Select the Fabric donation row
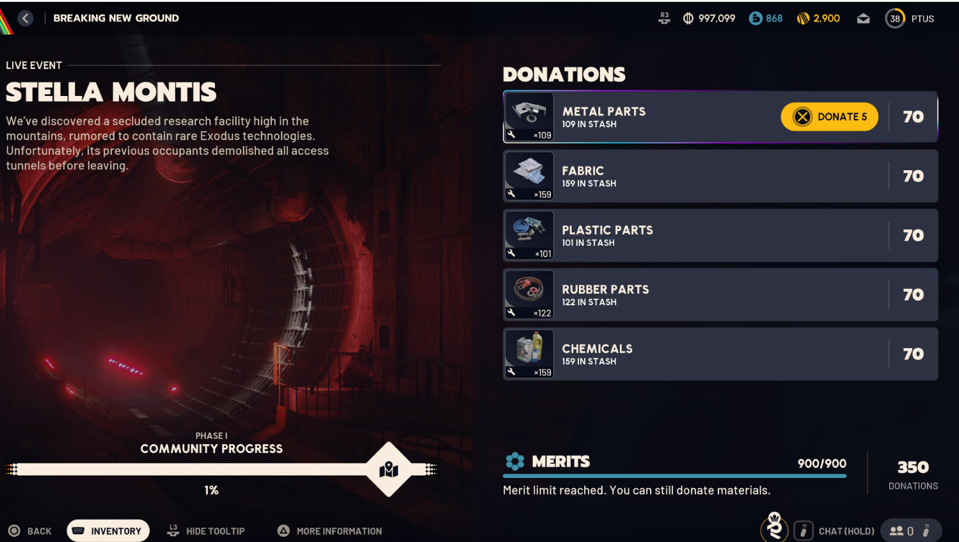 coord(720,176)
